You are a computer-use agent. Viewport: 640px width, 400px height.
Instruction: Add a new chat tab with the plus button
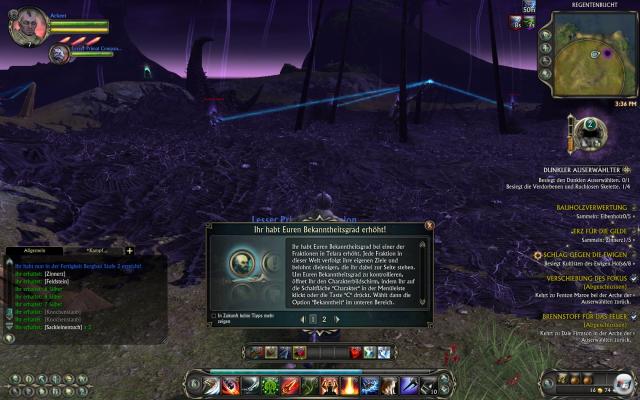click(x=129, y=250)
